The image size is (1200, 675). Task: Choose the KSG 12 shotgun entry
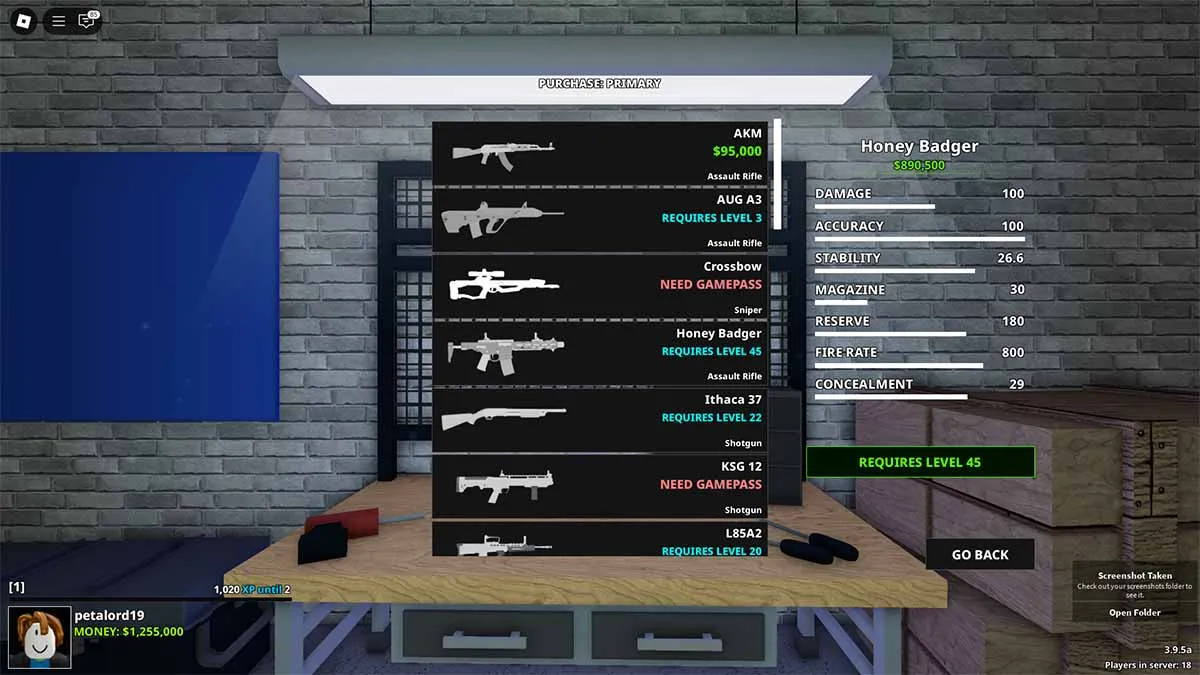point(600,487)
